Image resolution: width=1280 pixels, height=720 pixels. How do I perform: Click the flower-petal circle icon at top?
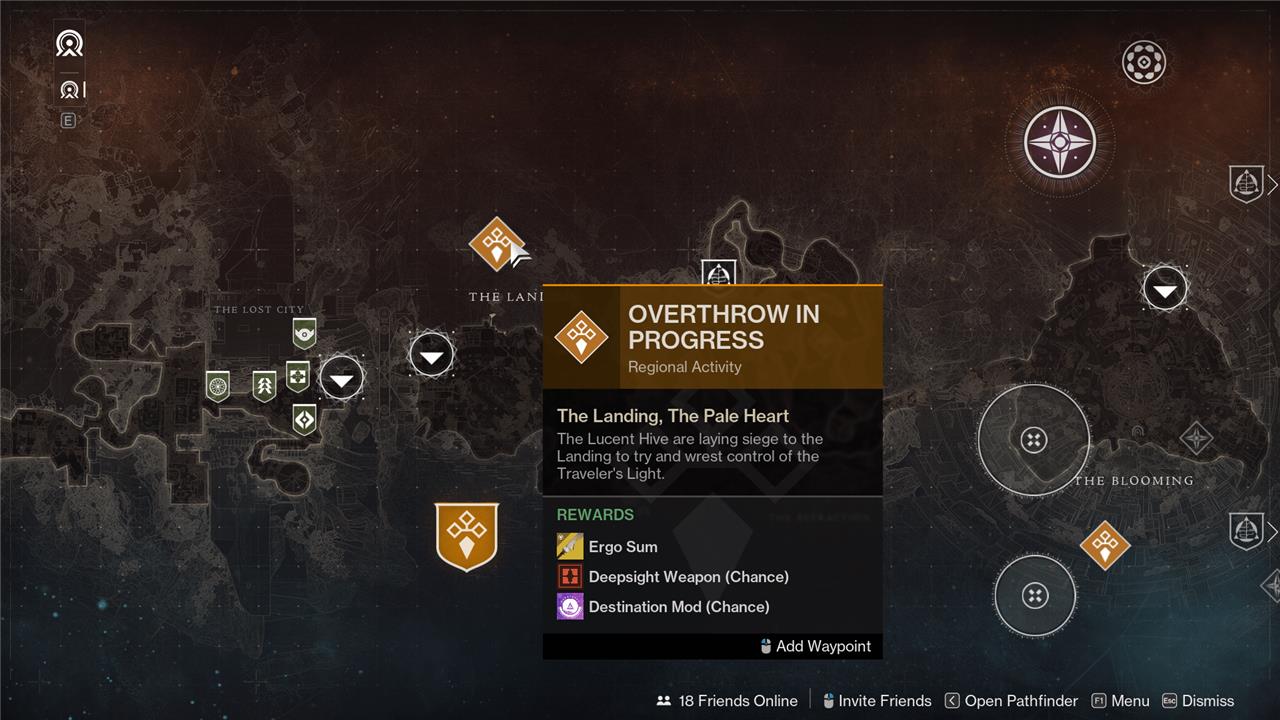pyautogui.click(x=1143, y=63)
